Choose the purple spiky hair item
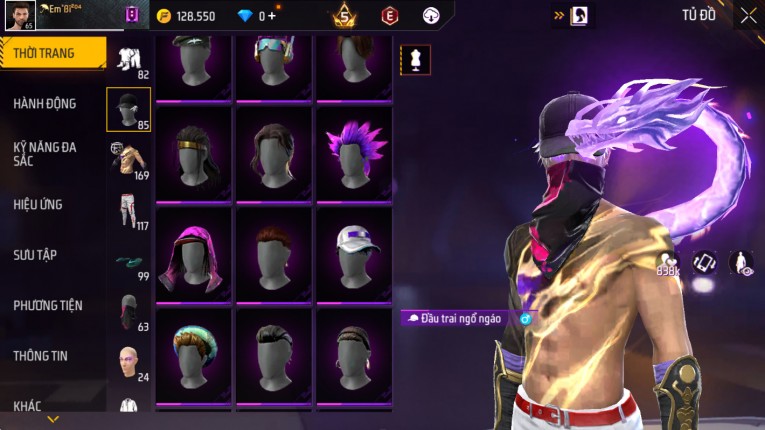Viewport: 765px width, 430px height. click(x=354, y=152)
